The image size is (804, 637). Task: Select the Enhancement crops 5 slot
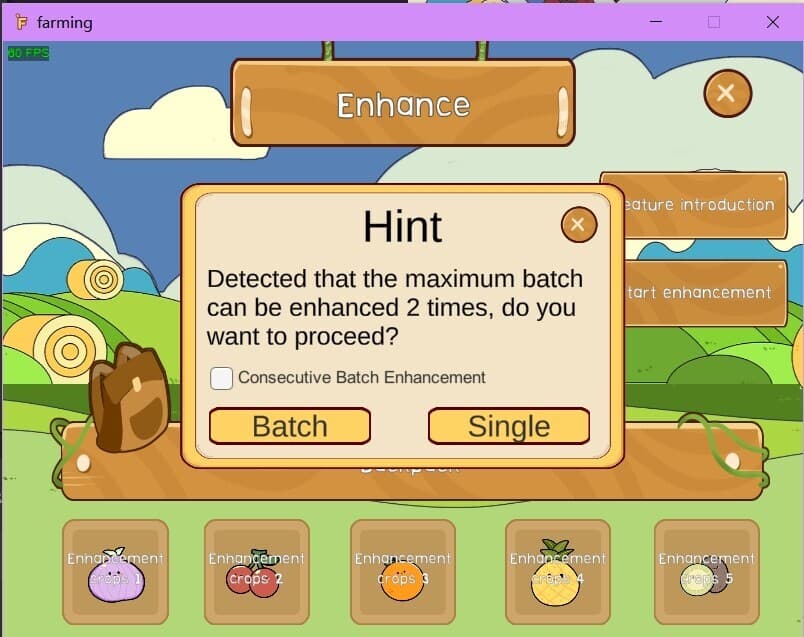706,572
